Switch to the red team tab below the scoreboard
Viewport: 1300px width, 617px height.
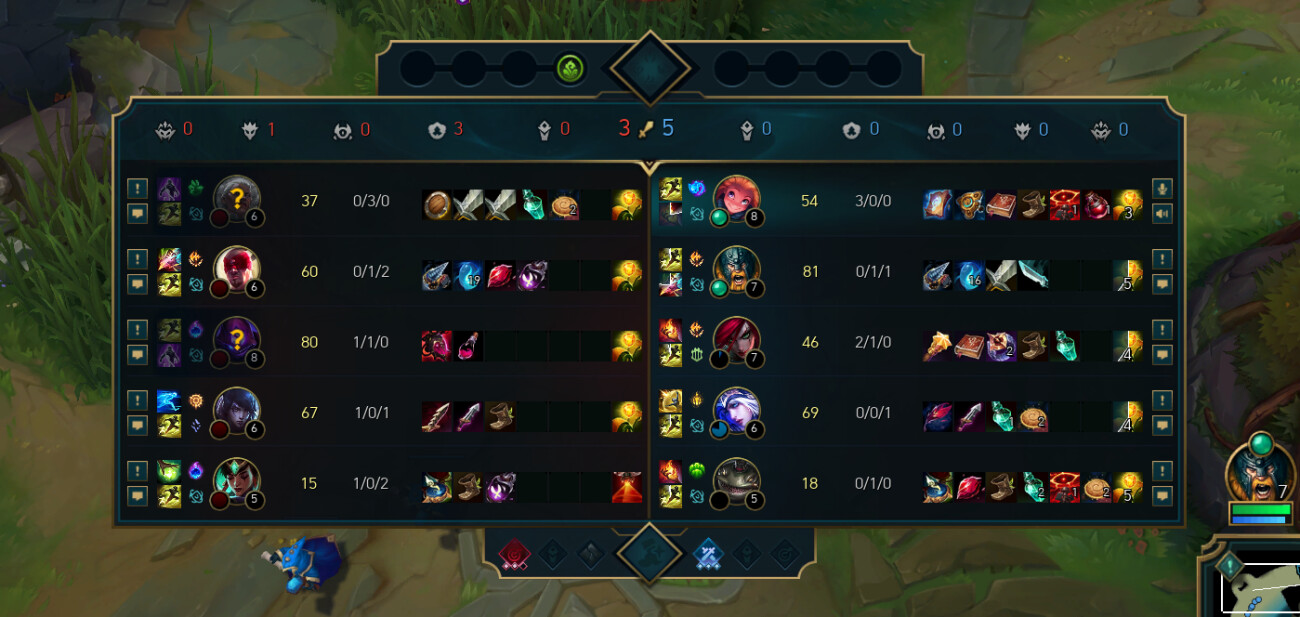pos(515,554)
